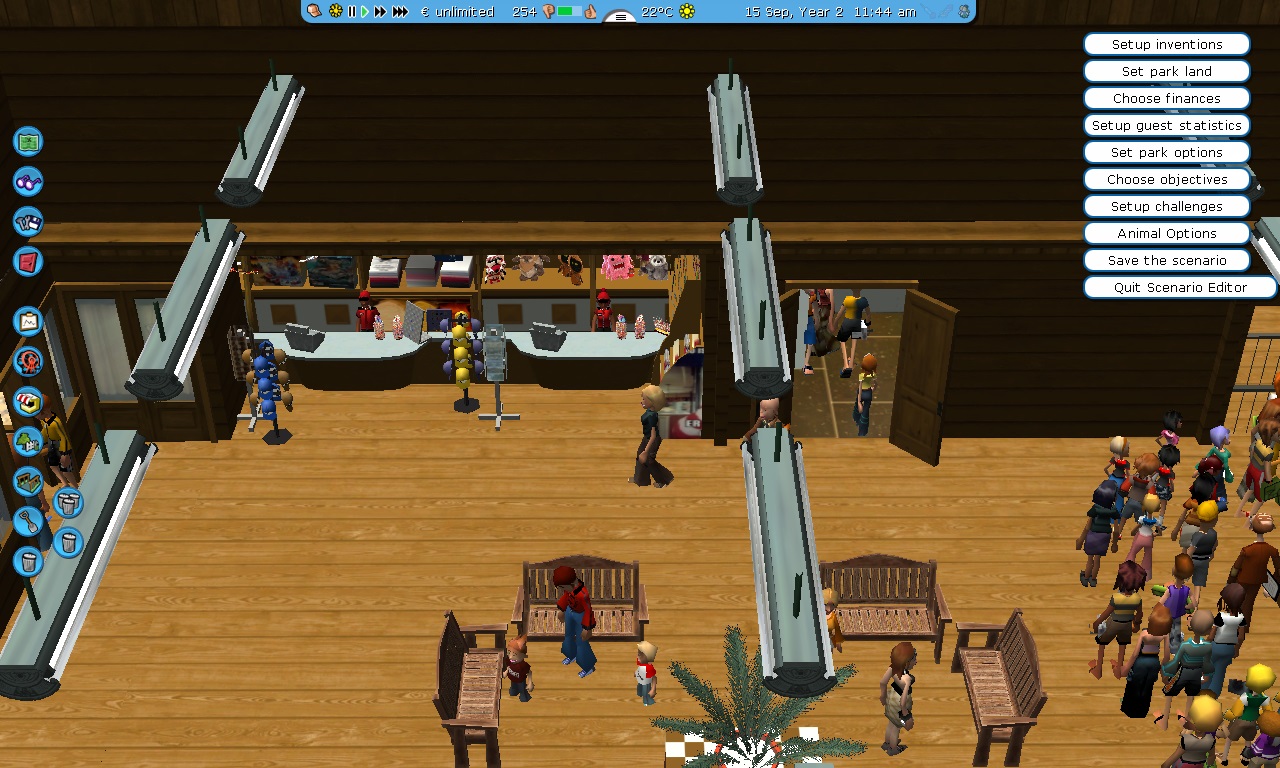Click the purple sunglasses view icon
This screenshot has width=1280, height=768.
coord(28,182)
